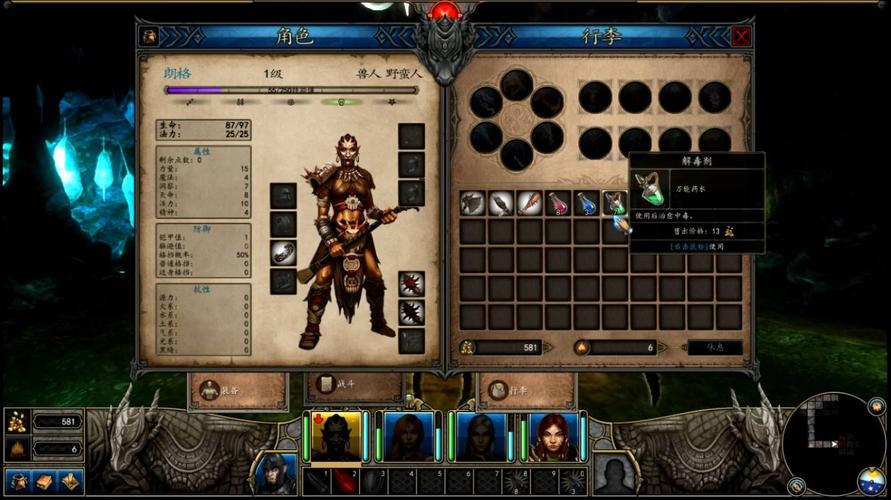This screenshot has height=500, width=891.
Task: Select the red-haired woman party portrait
Action: pos(553,437)
